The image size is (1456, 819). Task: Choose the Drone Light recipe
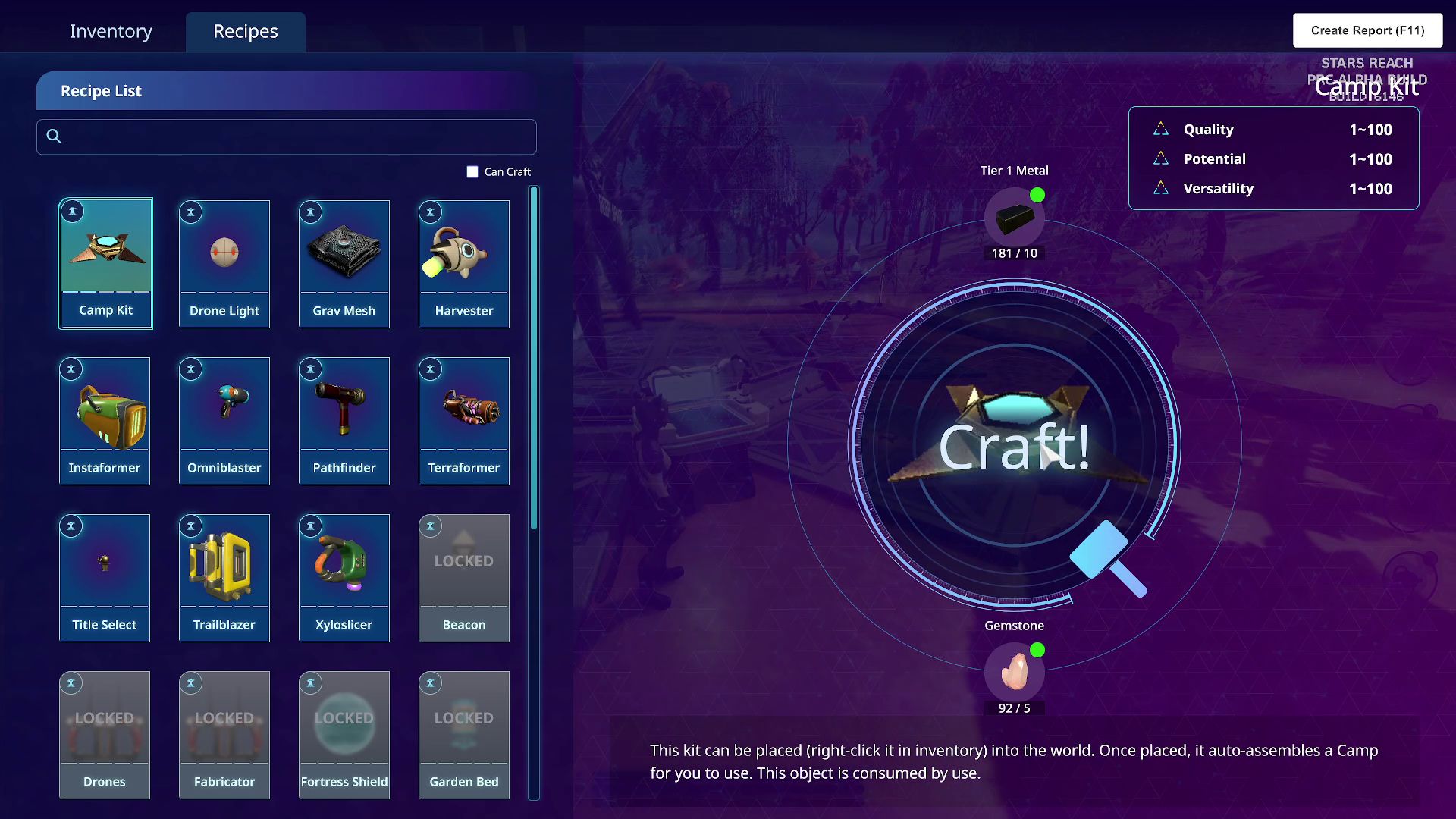[224, 263]
